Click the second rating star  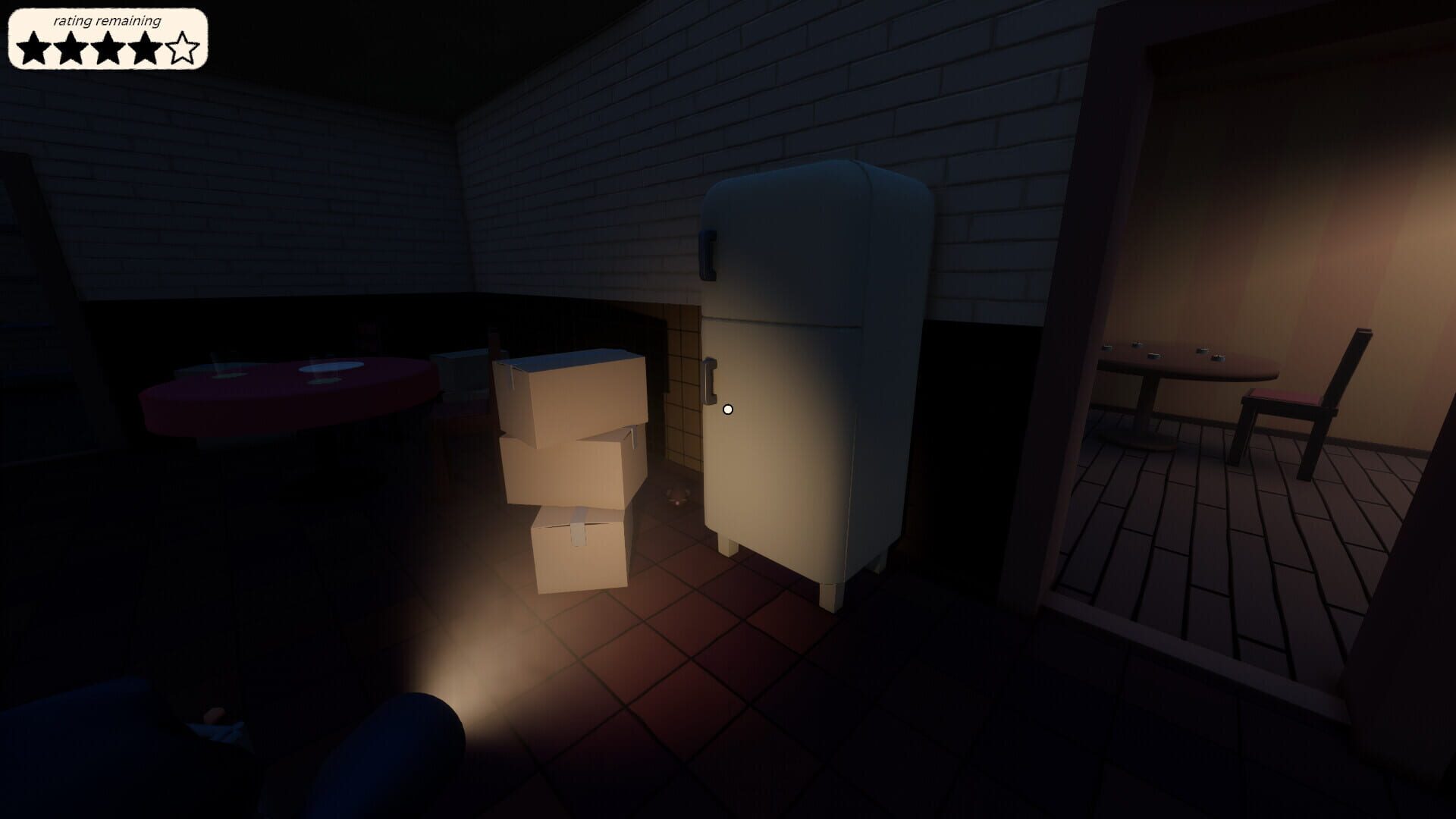(x=72, y=48)
